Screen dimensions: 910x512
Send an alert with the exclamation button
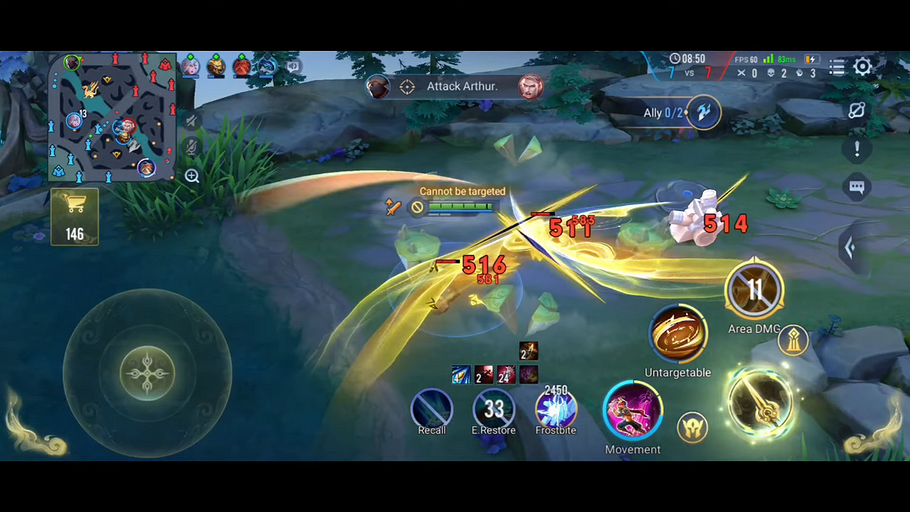pos(856,150)
